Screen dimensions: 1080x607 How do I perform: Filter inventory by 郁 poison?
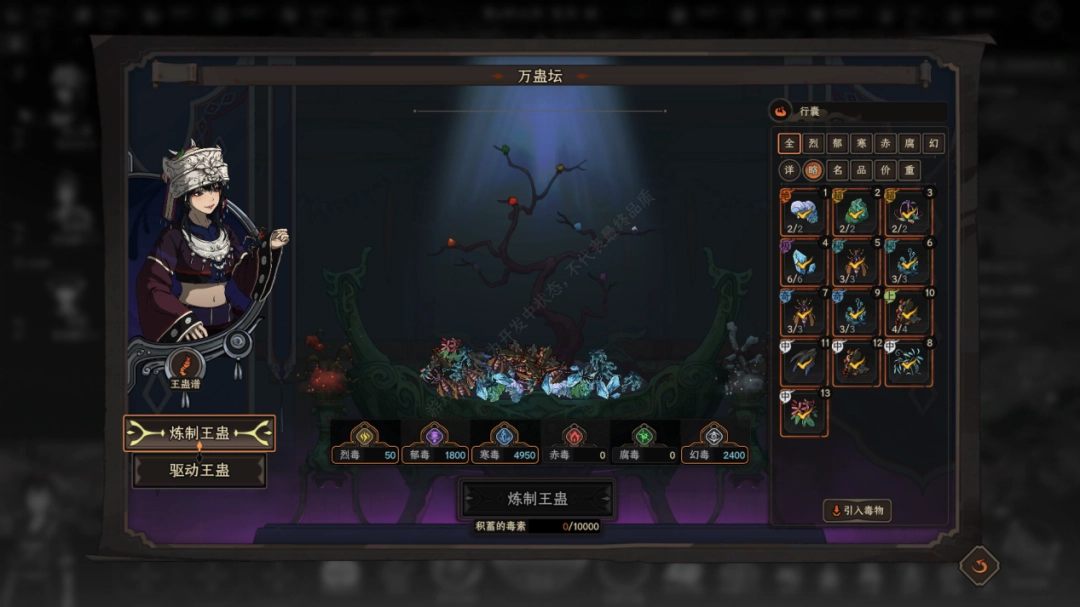[x=838, y=143]
